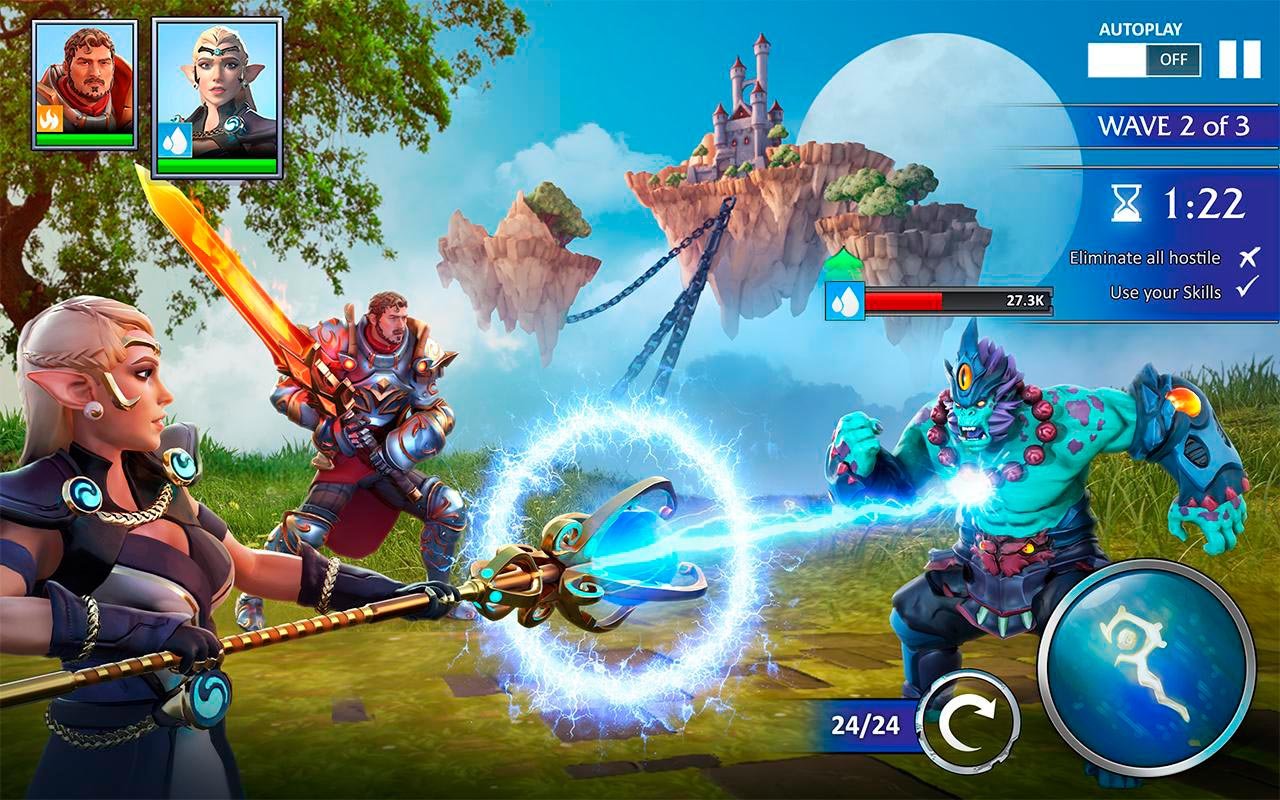Viewport: 1280px width, 800px height.
Task: Select the water elf hero portrait
Action: click(217, 94)
